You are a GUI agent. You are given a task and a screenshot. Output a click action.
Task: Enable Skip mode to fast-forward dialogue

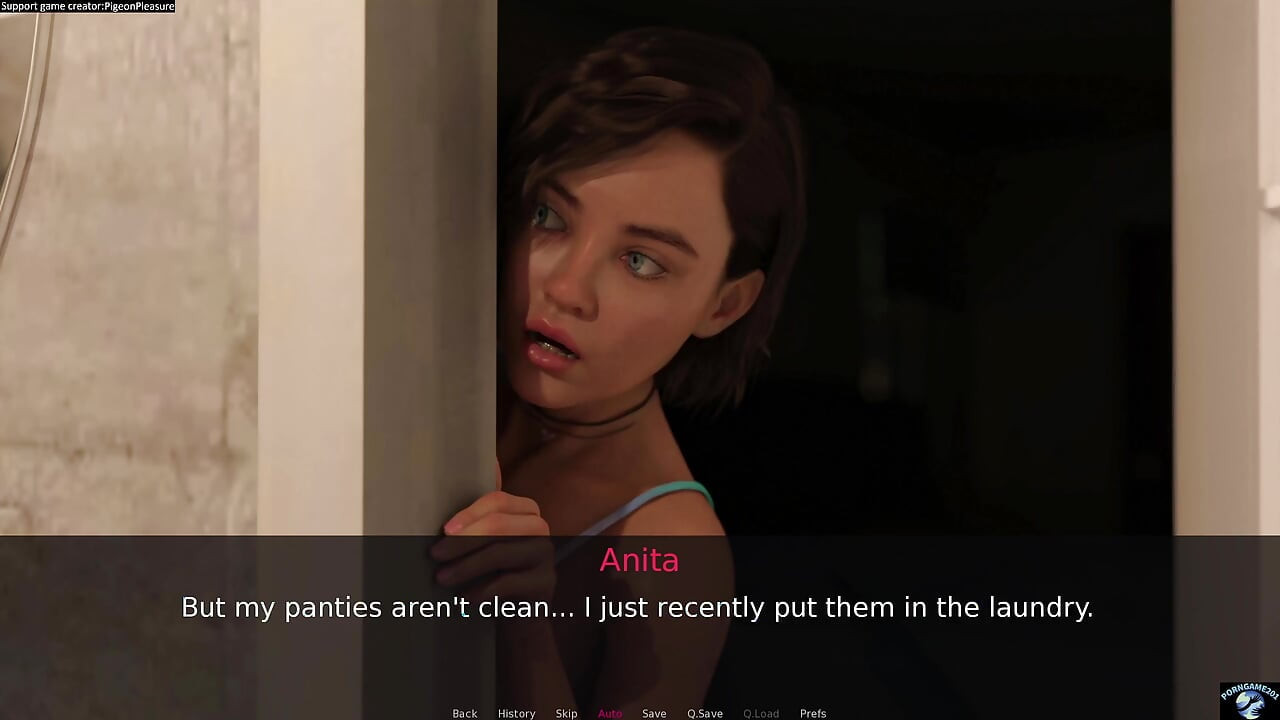(x=566, y=713)
